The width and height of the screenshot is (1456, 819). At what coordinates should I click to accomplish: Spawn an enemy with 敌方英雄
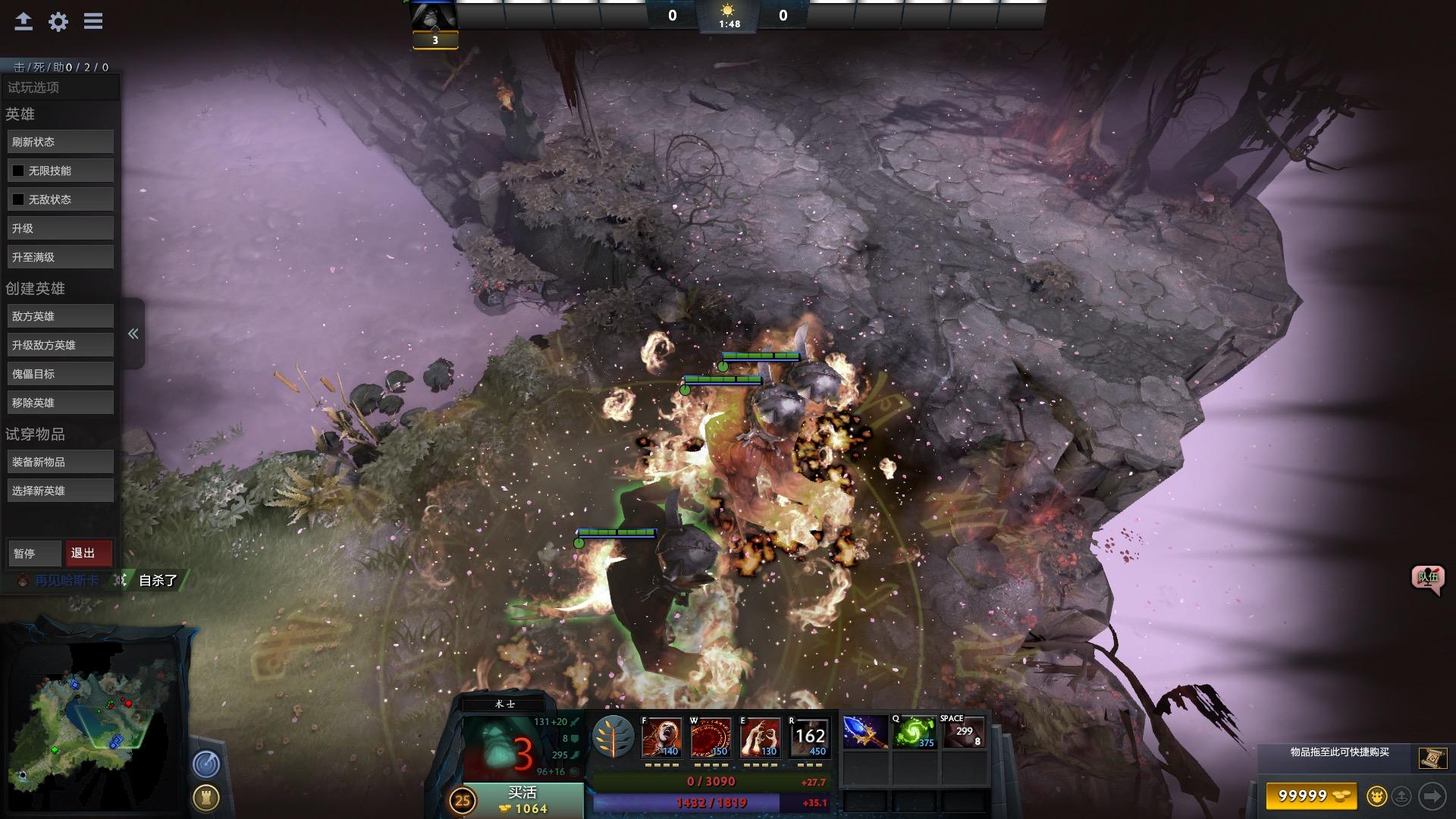pos(60,316)
